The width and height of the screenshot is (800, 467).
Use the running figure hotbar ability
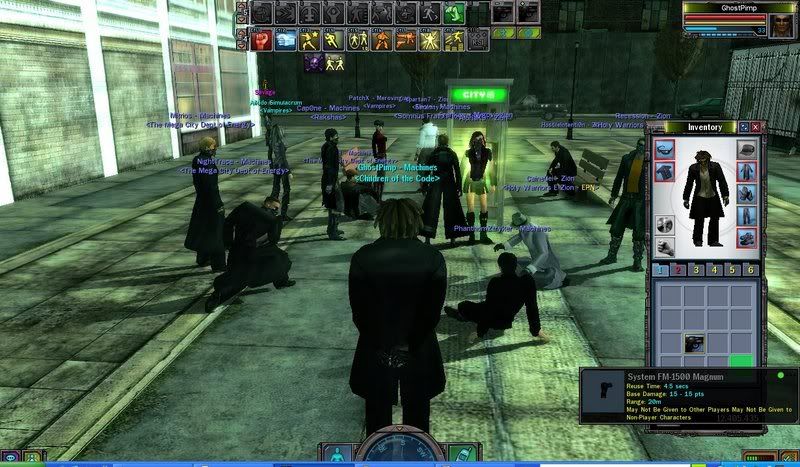pyautogui.click(x=427, y=14)
